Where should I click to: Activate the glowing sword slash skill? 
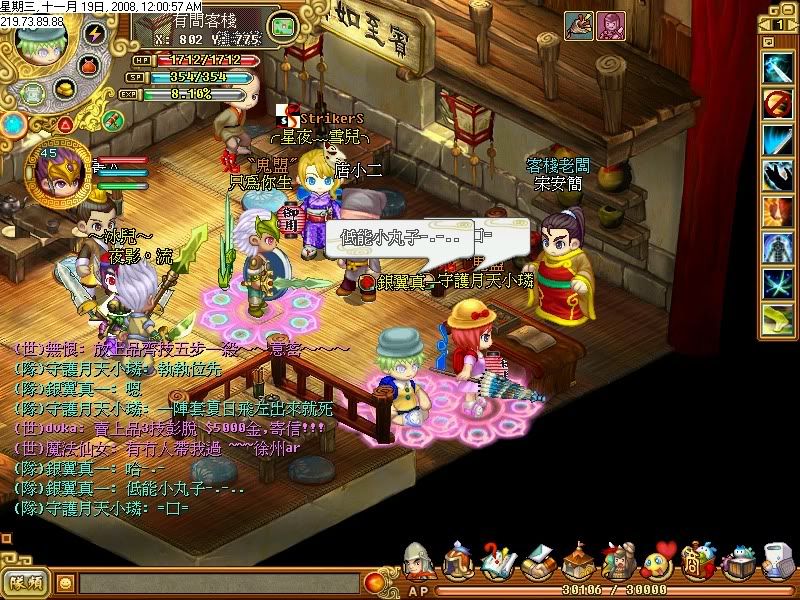[x=777, y=66]
